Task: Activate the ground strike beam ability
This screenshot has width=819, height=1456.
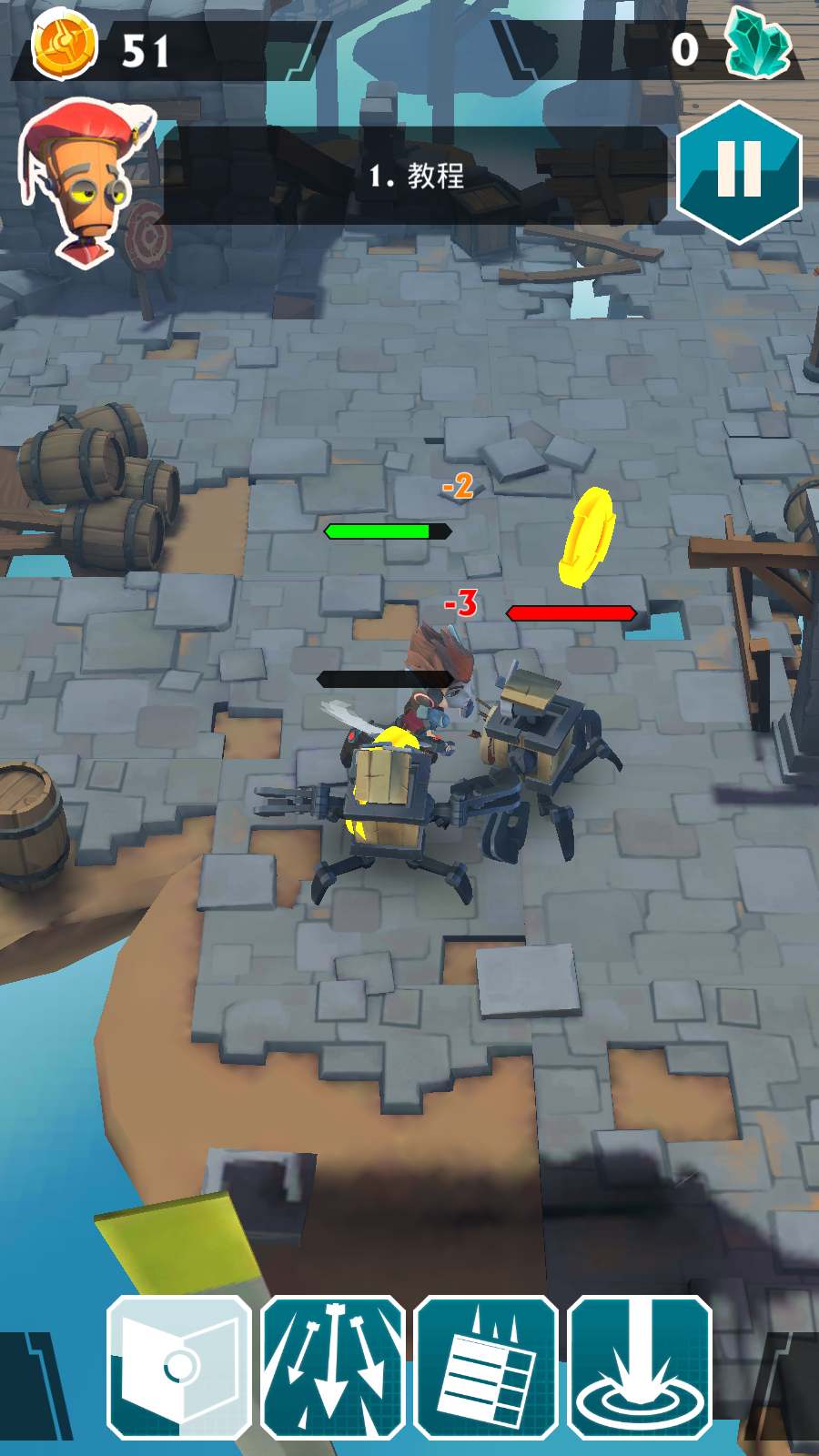Action: tap(640, 1367)
